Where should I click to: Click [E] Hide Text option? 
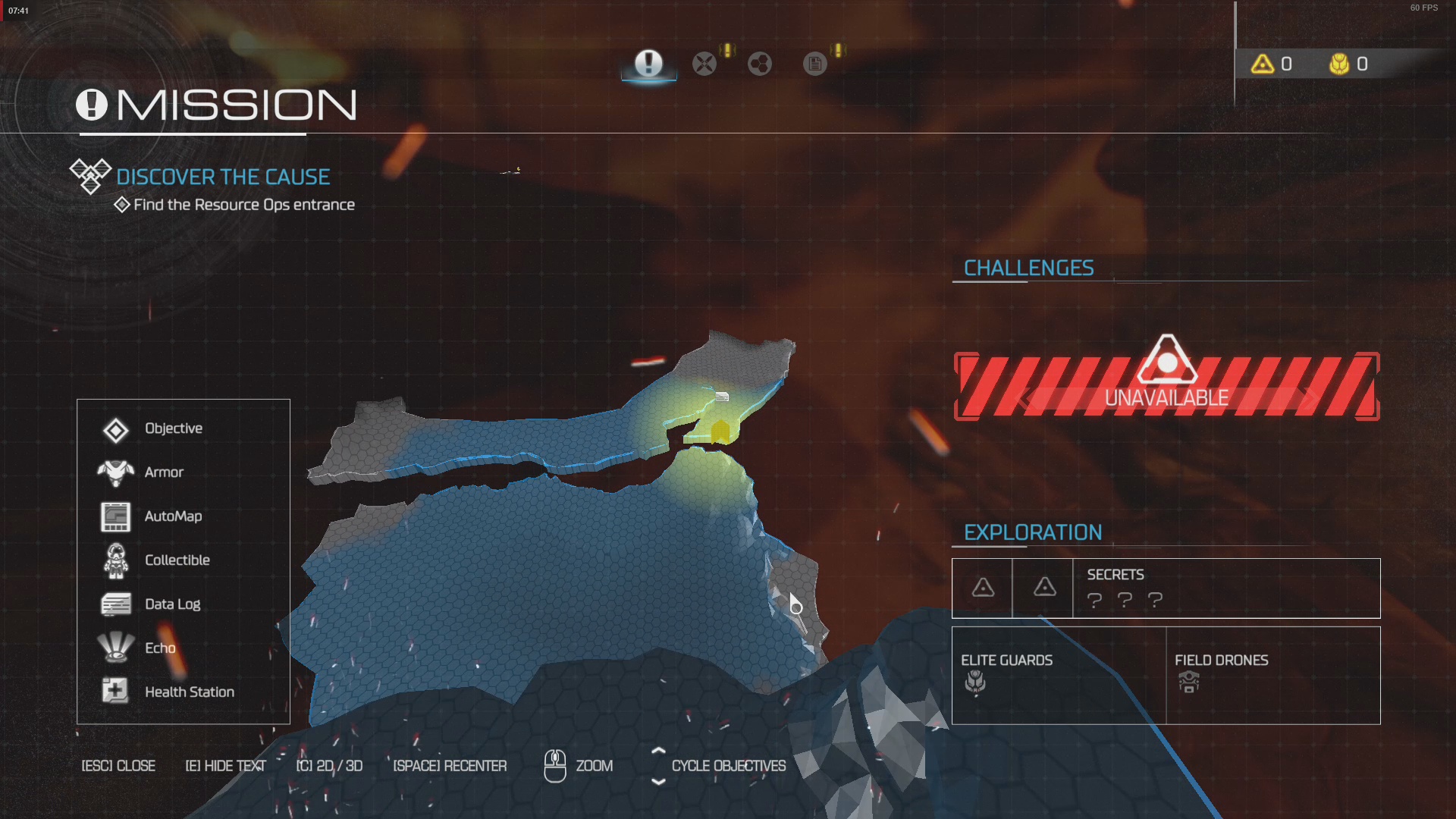(x=225, y=766)
